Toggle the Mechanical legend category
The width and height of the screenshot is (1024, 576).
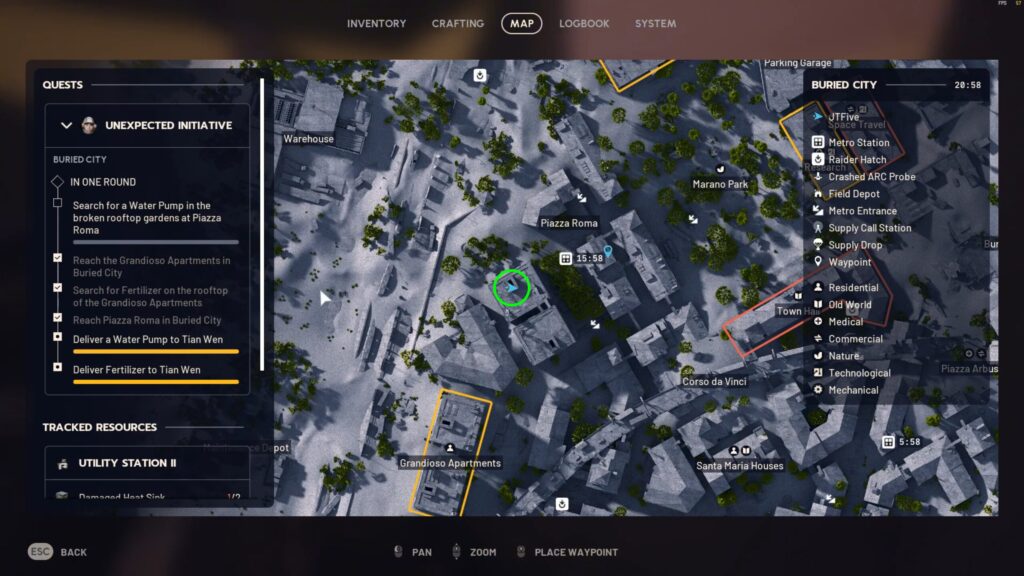(x=853, y=390)
